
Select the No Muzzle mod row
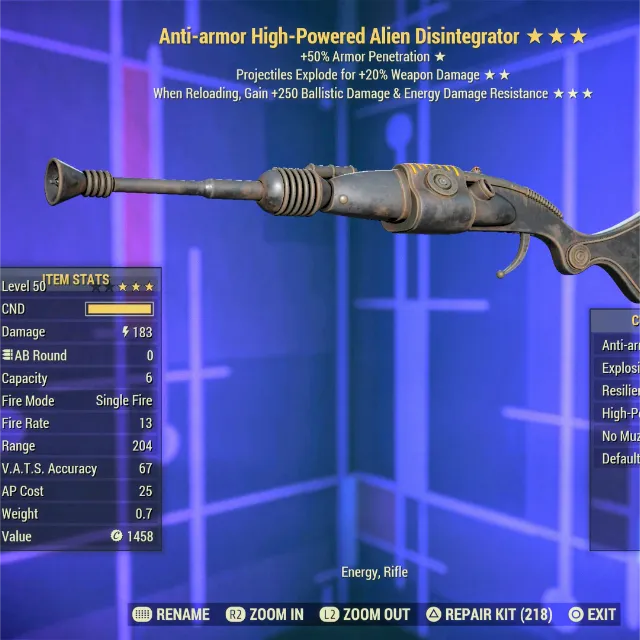pyautogui.click(x=620, y=436)
